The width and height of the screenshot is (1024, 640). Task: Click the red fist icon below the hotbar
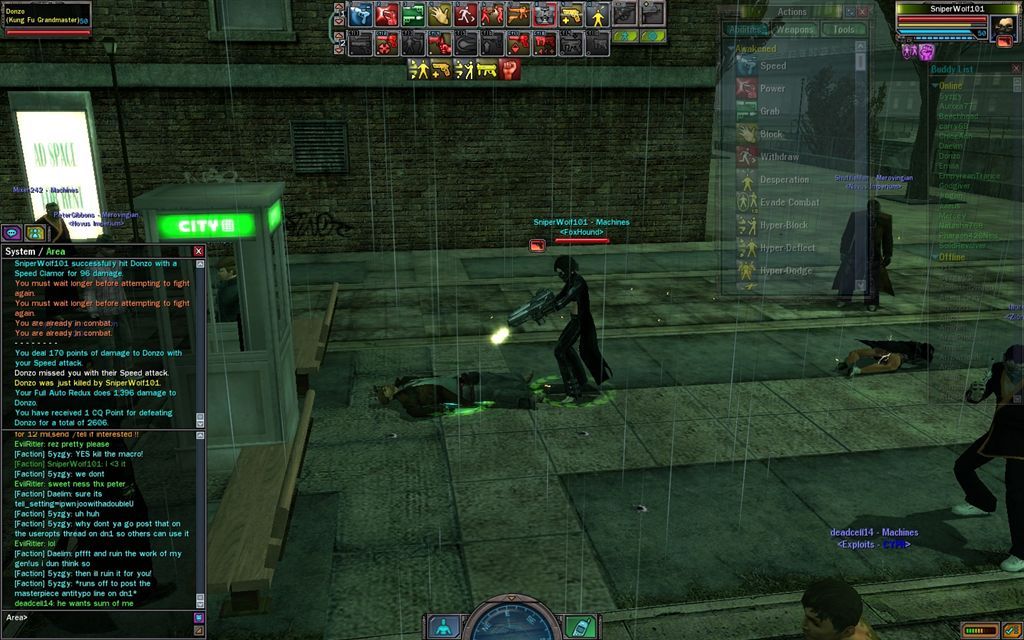pyautogui.click(x=510, y=69)
